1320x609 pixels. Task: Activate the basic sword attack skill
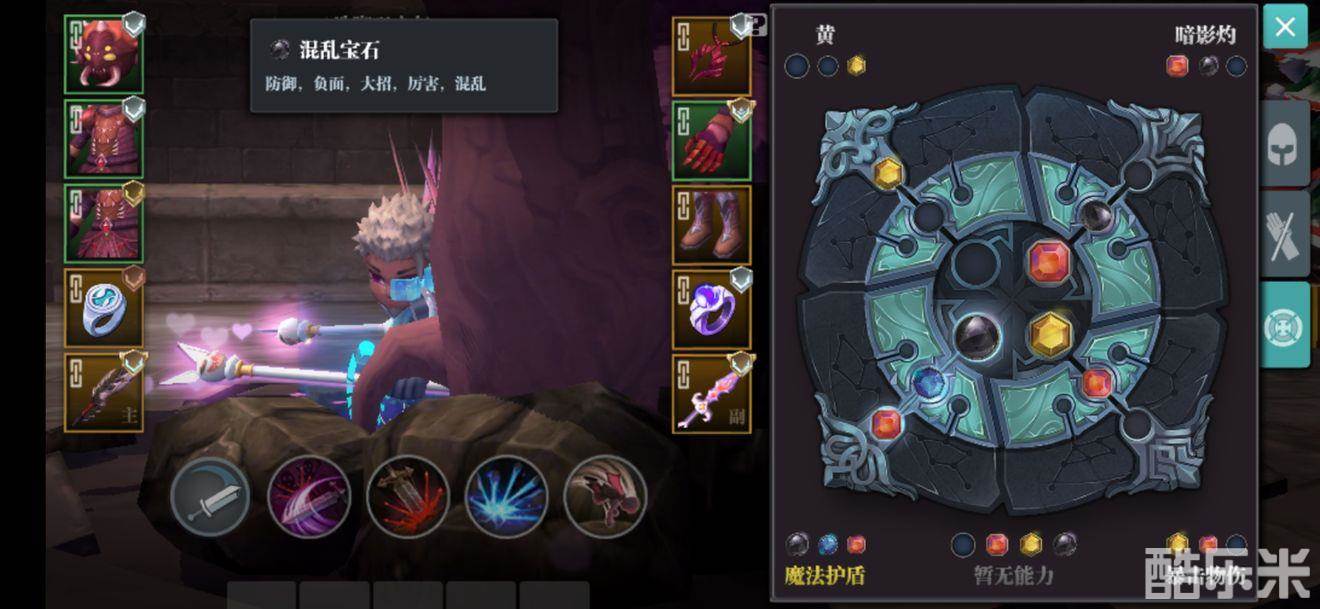point(210,497)
